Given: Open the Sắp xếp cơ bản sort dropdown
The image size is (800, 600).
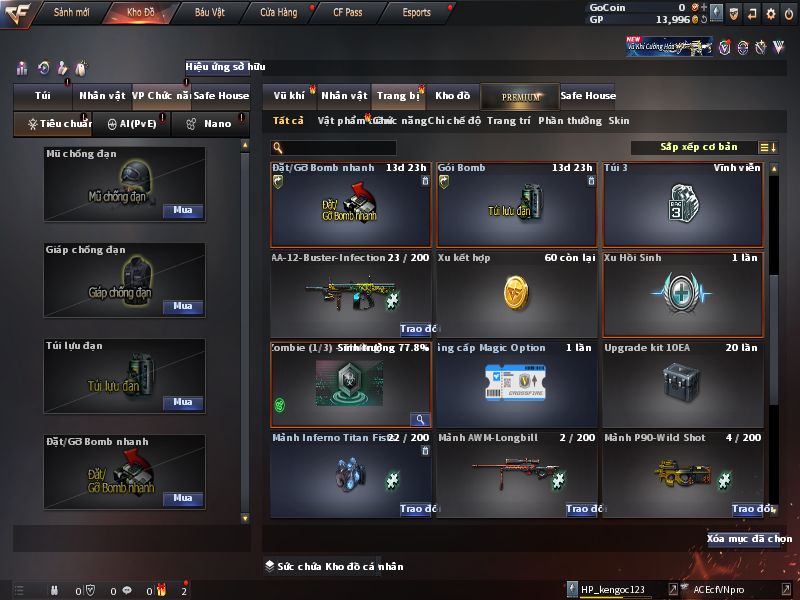Looking at the screenshot, I should click(x=698, y=147).
